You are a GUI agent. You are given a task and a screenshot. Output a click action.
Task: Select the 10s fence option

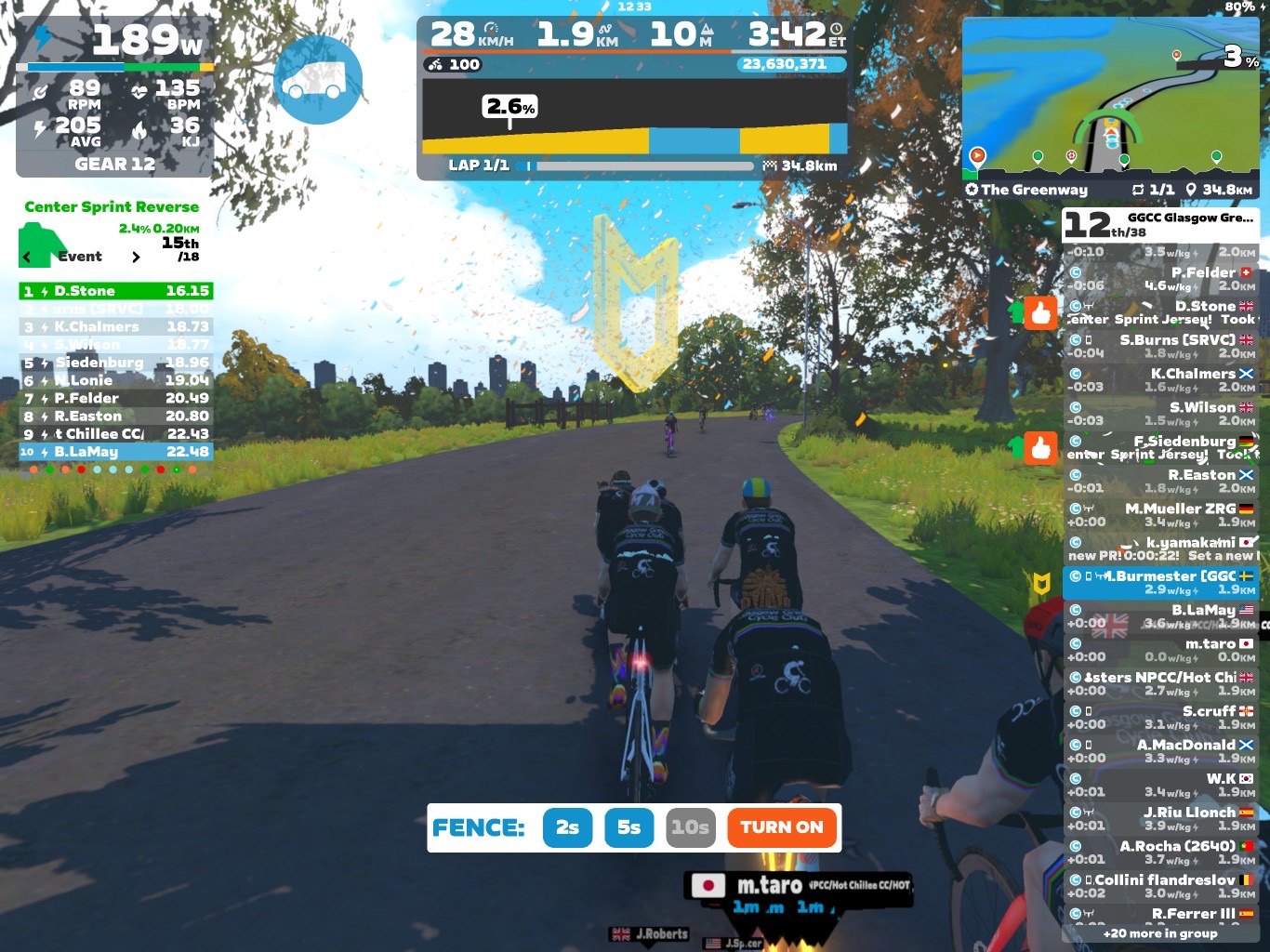[x=690, y=827]
